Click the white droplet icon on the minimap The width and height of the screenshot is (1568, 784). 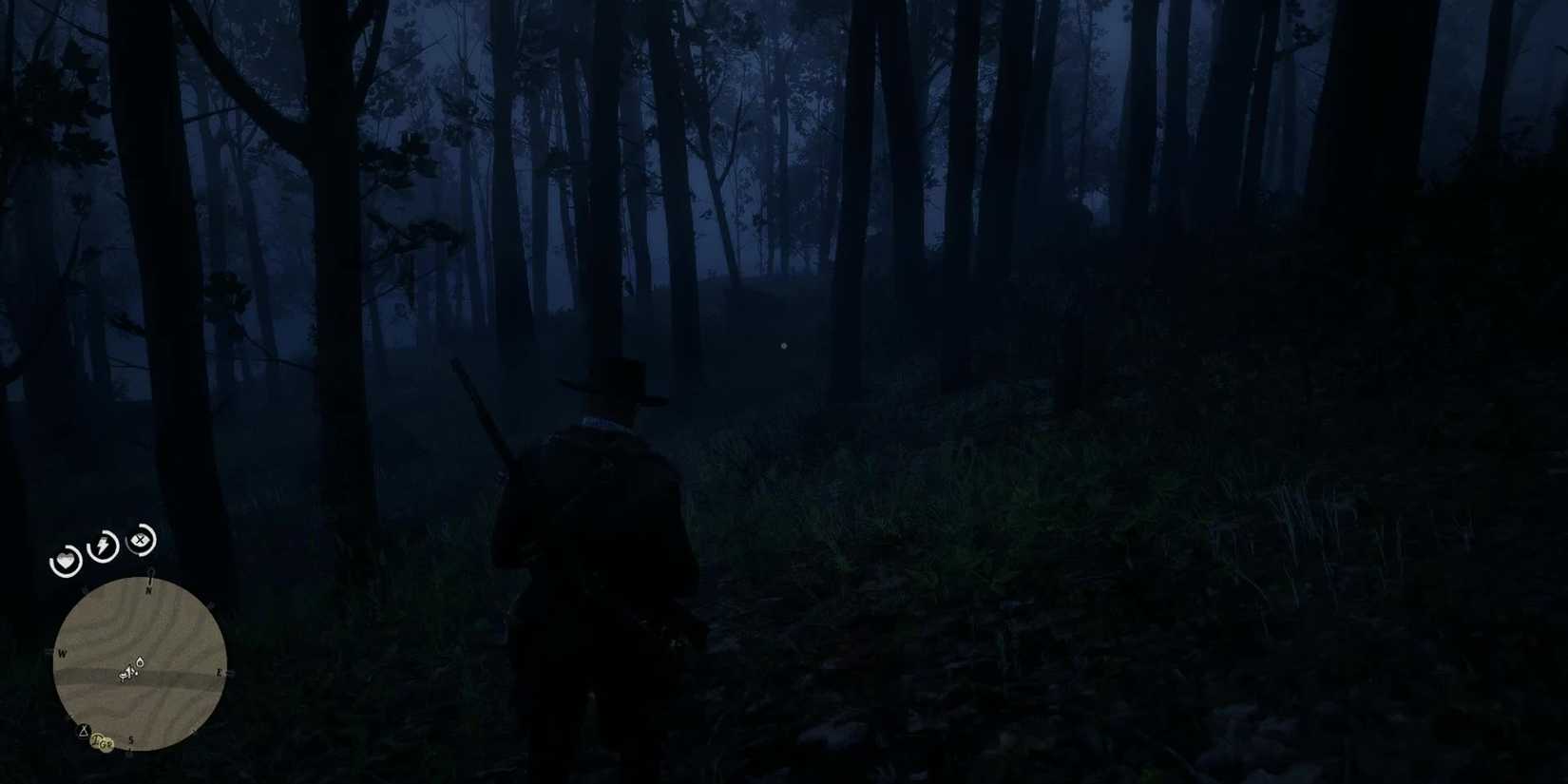[140, 662]
